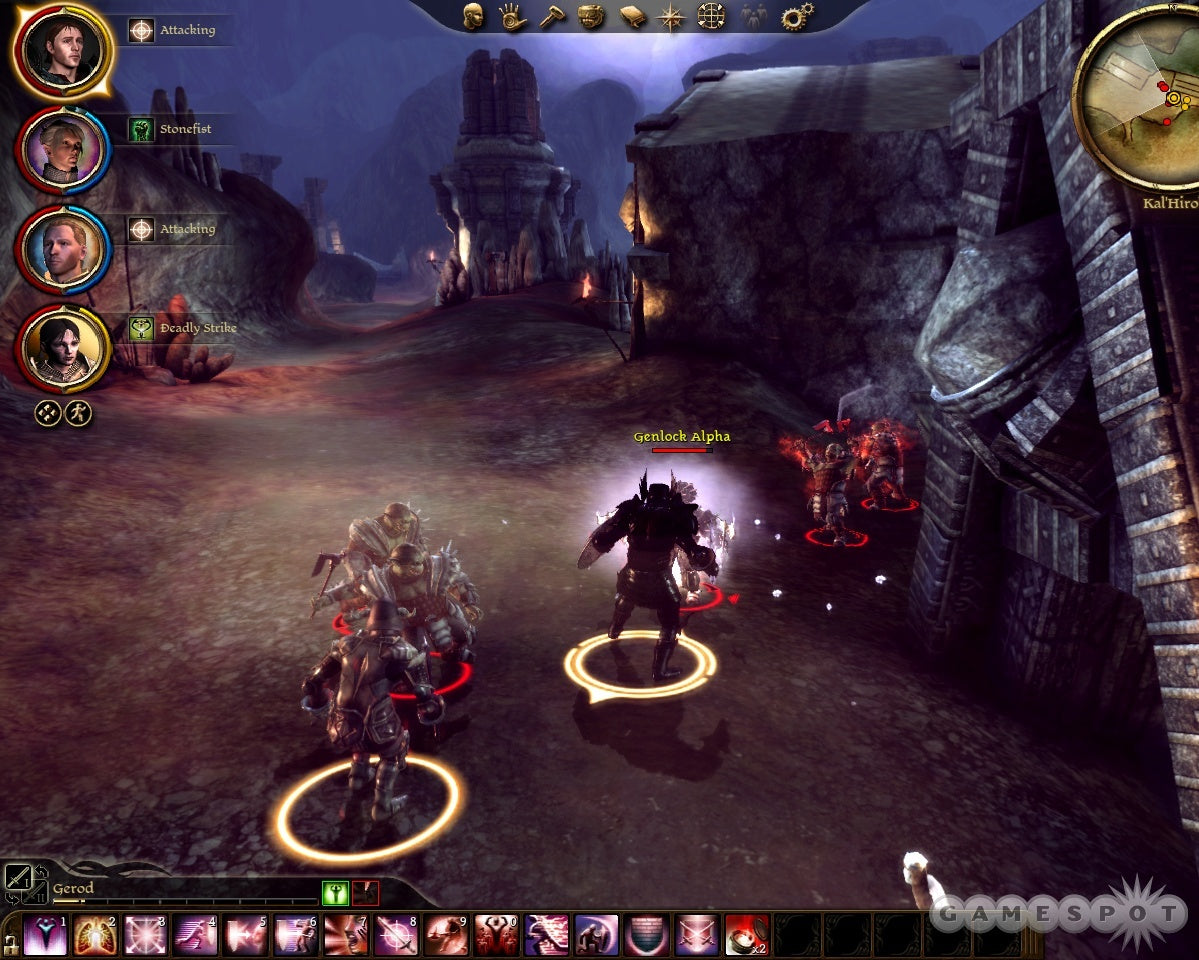1199x960 pixels.
Task: Select the party member casting Stonefist
Action: (64, 148)
